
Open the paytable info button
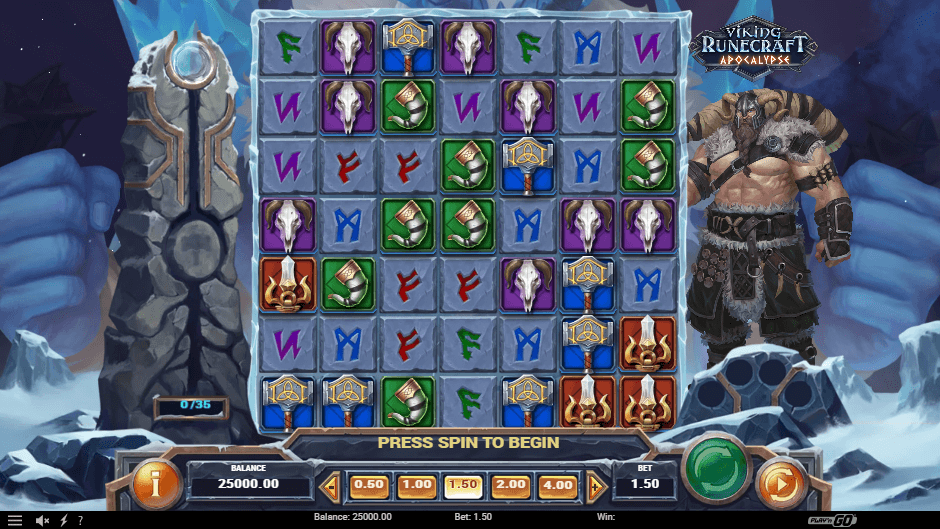click(157, 484)
